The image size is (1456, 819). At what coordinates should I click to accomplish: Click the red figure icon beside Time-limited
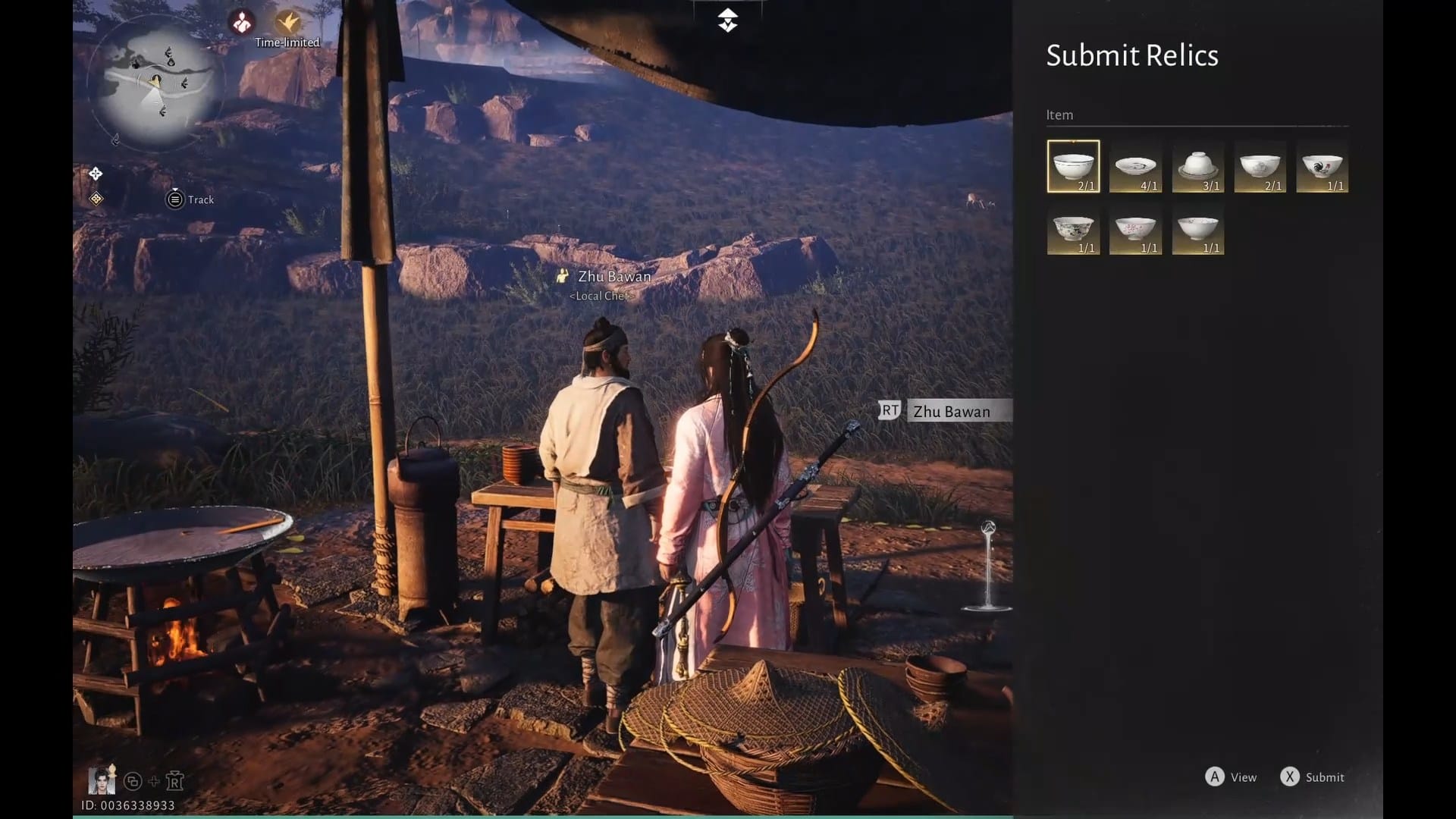coord(242,23)
